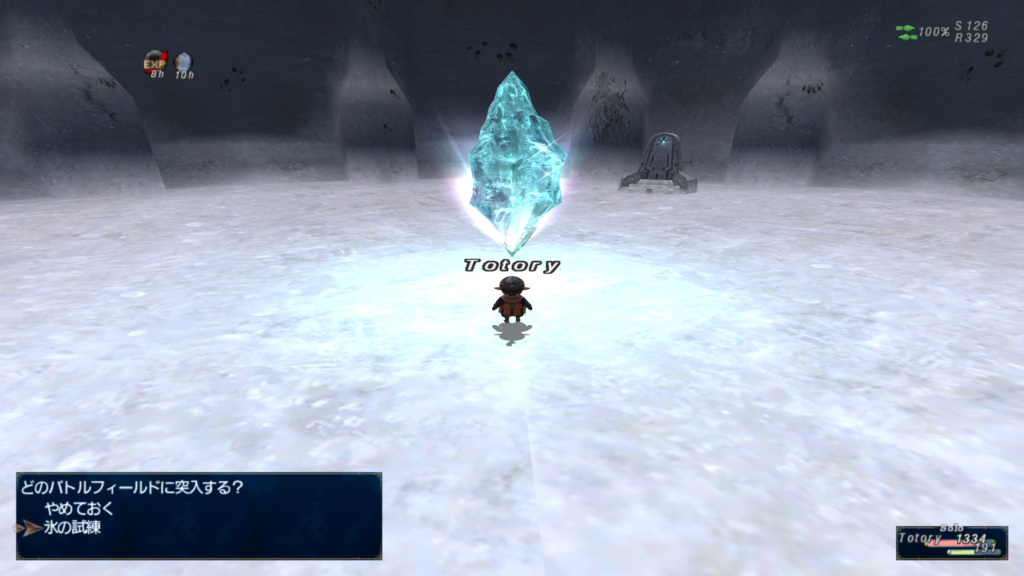Choose the やめておく option
Screen dimensions: 1024x576
[x=79, y=508]
